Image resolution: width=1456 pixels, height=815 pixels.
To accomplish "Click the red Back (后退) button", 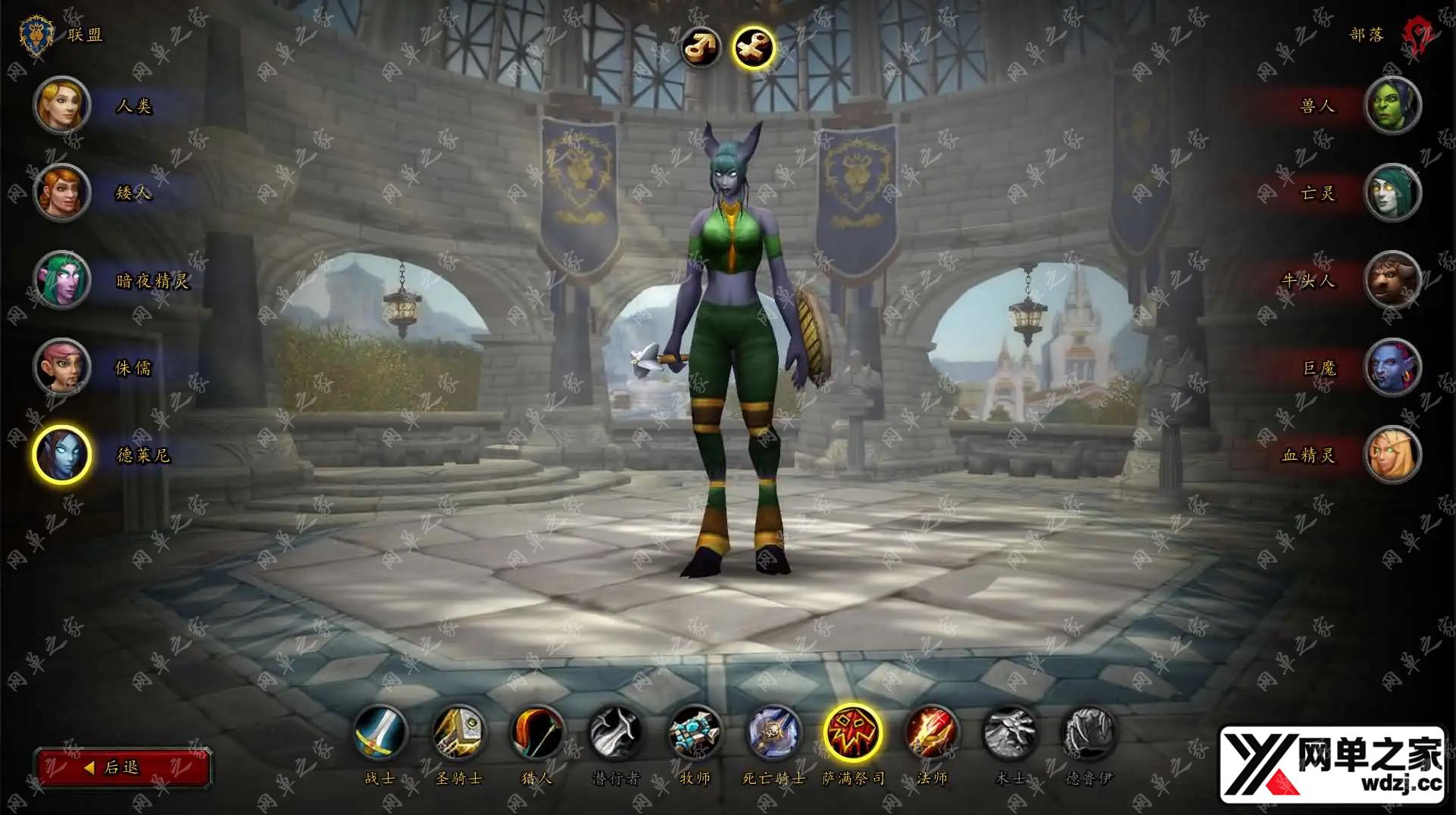I will pos(122,767).
